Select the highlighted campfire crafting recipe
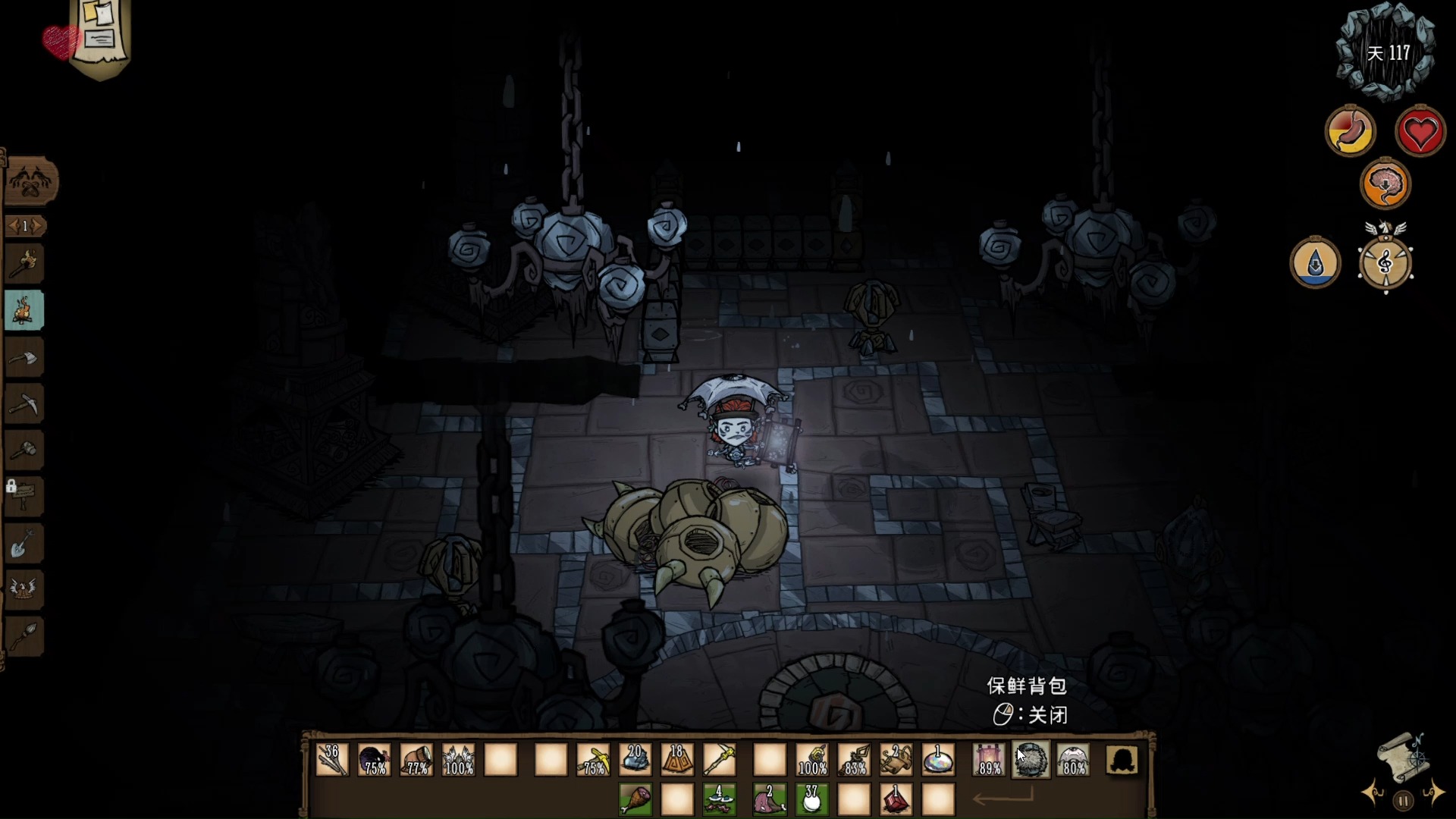Screen dimensions: 1456x819 pos(24,310)
